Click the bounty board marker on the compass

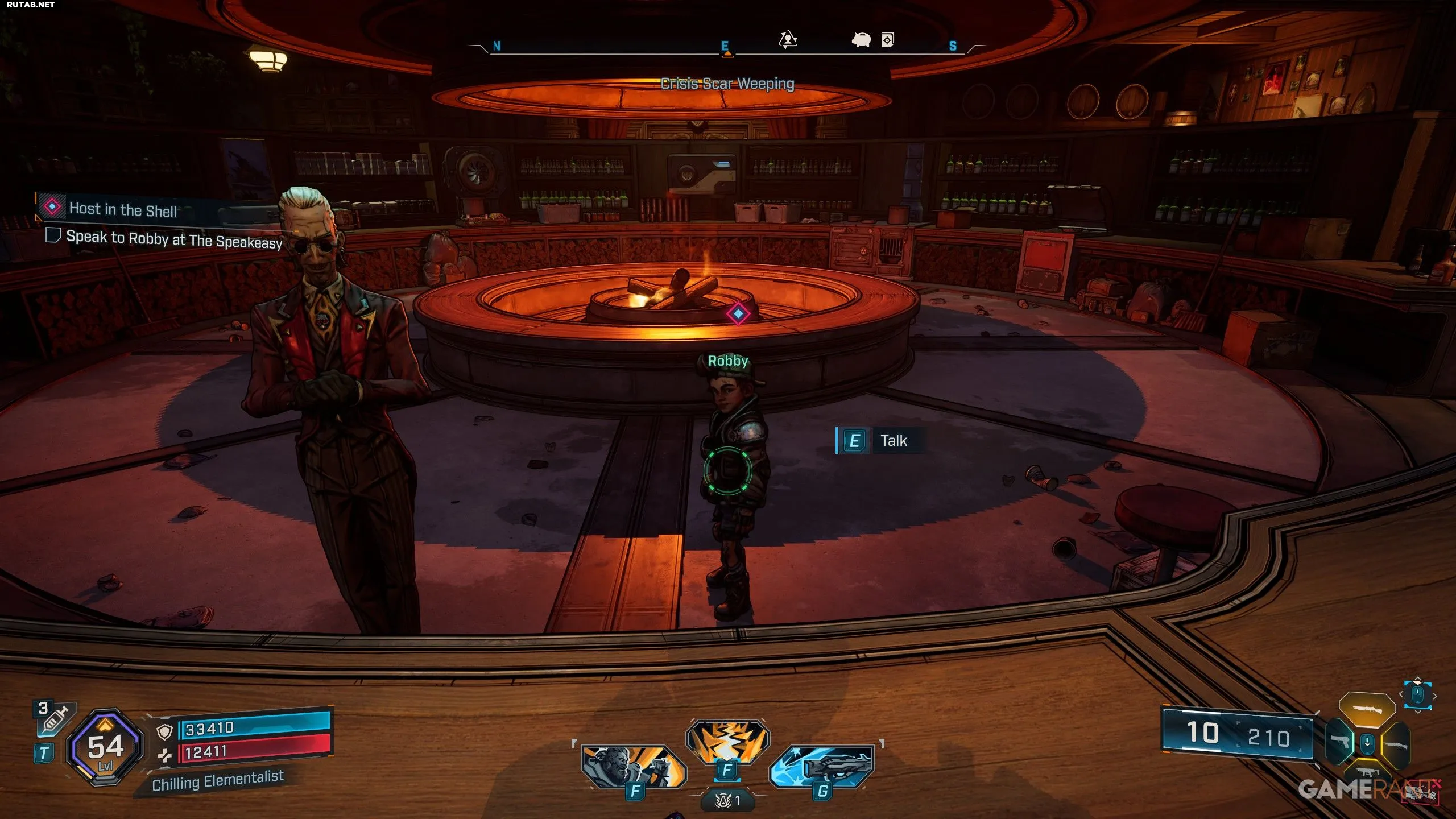coord(888,40)
